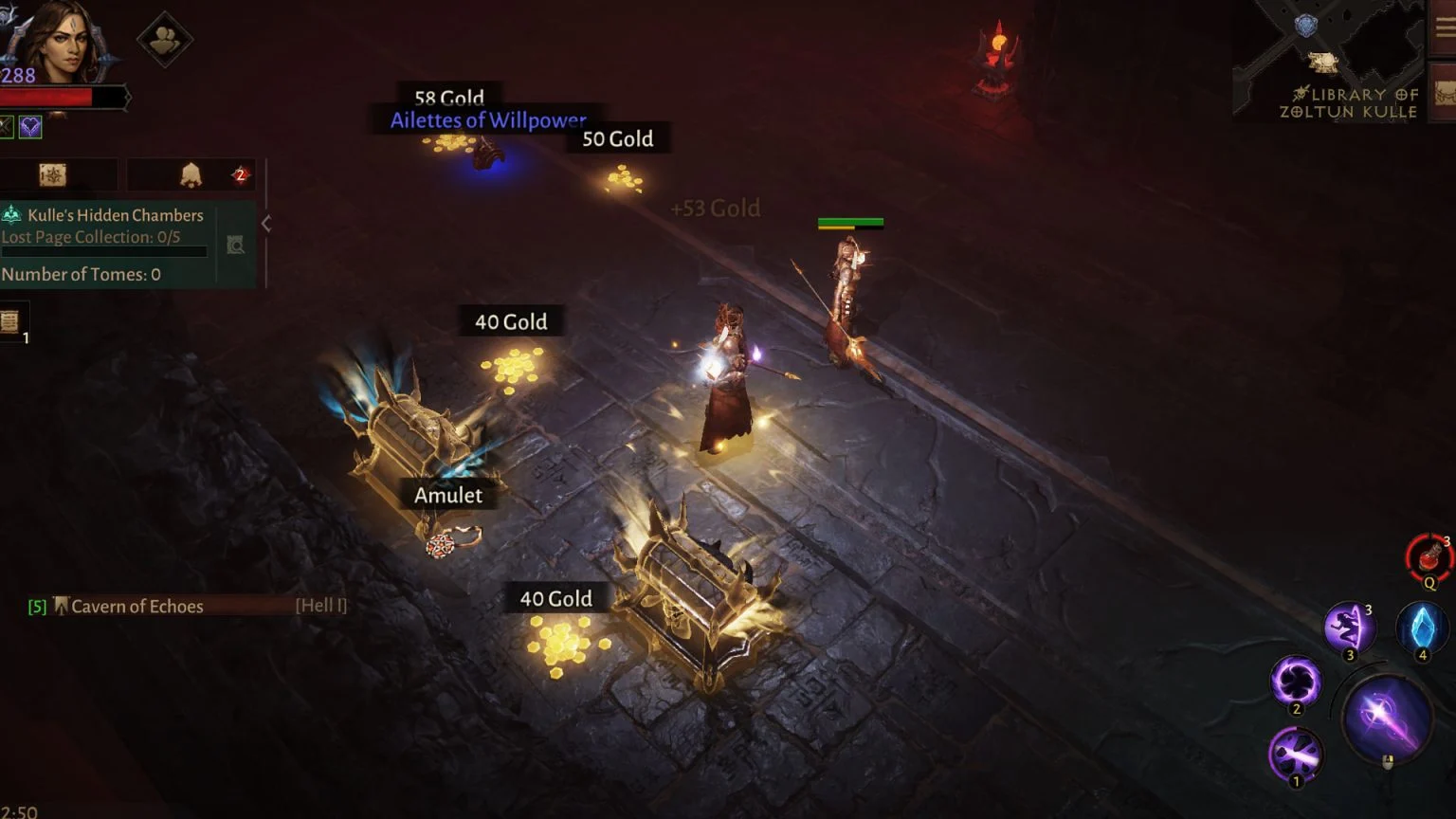Inspect the purple buff icon under the health bar
Viewport: 1456px width, 819px height.
(x=31, y=126)
